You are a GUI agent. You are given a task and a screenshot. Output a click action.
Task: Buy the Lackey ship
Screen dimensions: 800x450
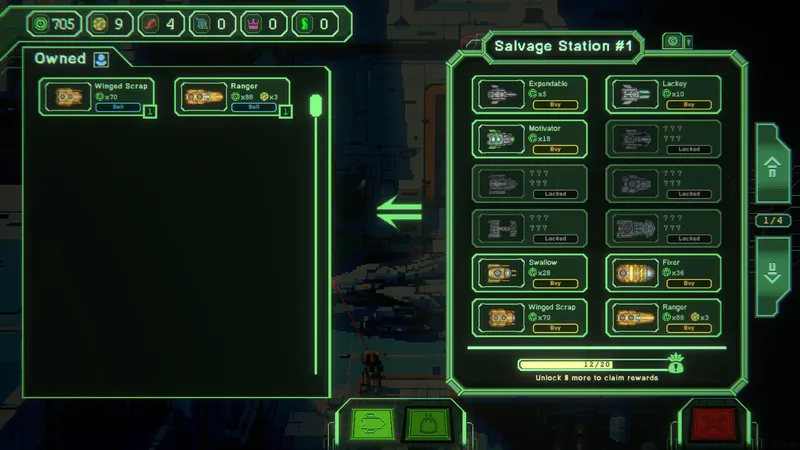690,104
